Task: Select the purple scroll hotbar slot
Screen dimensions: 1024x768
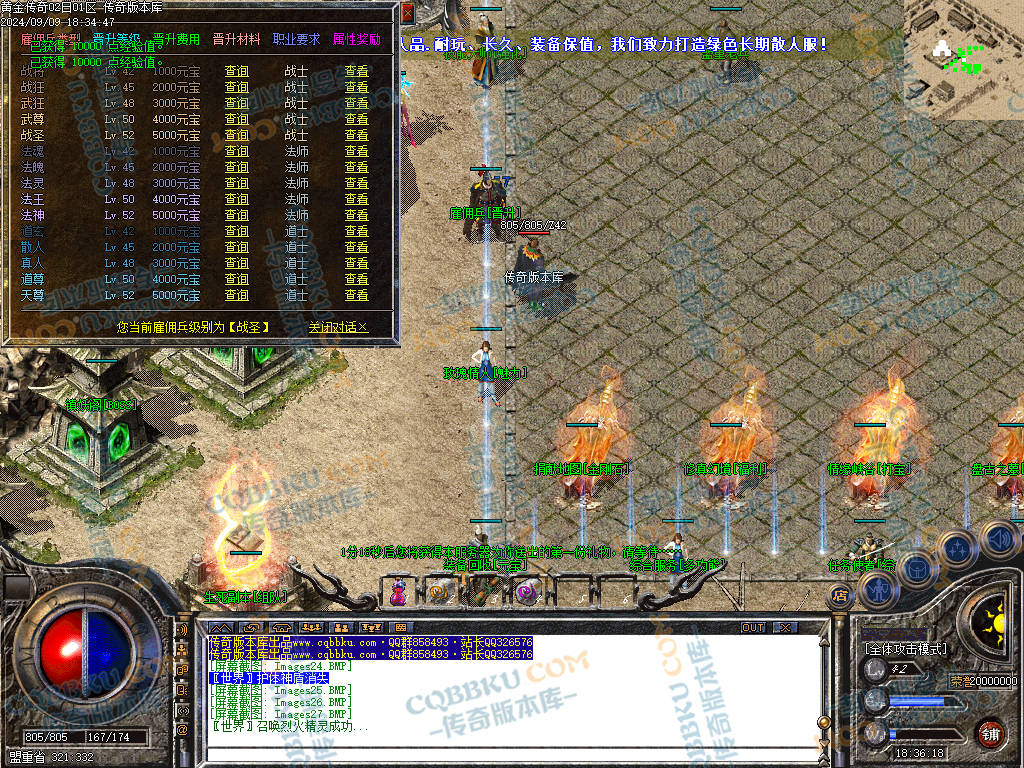Action: click(526, 593)
